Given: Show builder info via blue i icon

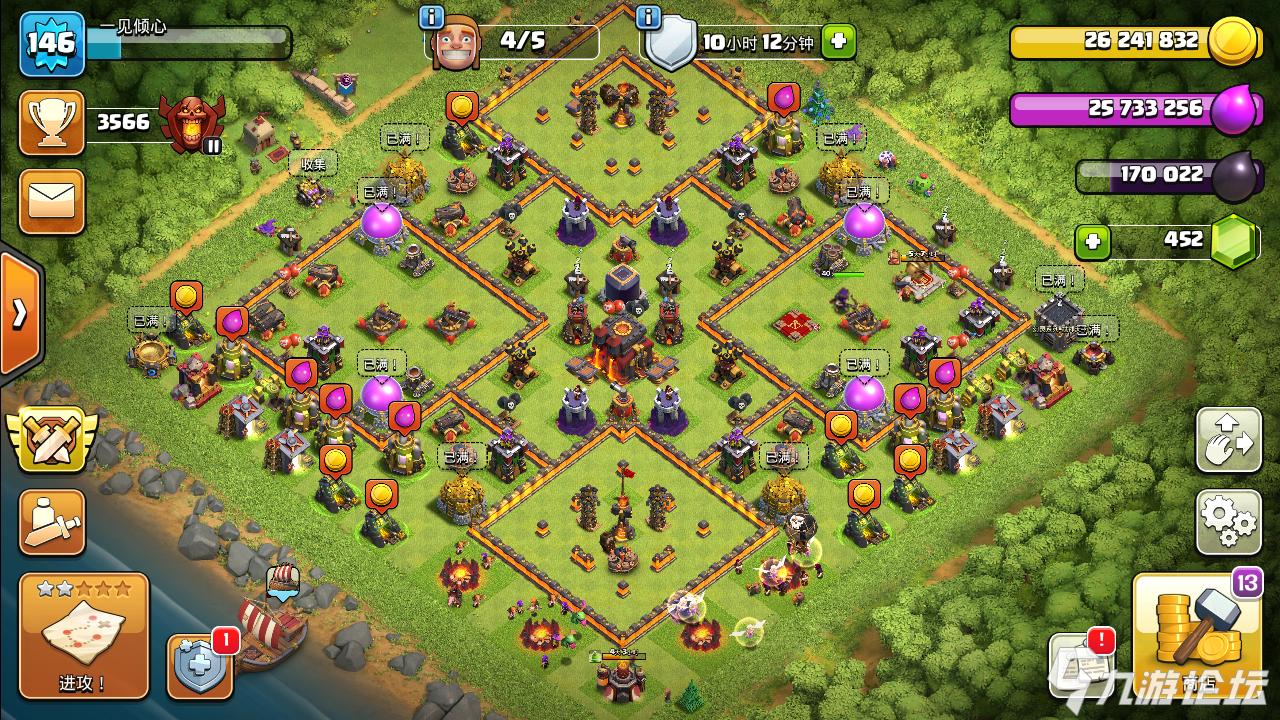Looking at the screenshot, I should pos(432,17).
